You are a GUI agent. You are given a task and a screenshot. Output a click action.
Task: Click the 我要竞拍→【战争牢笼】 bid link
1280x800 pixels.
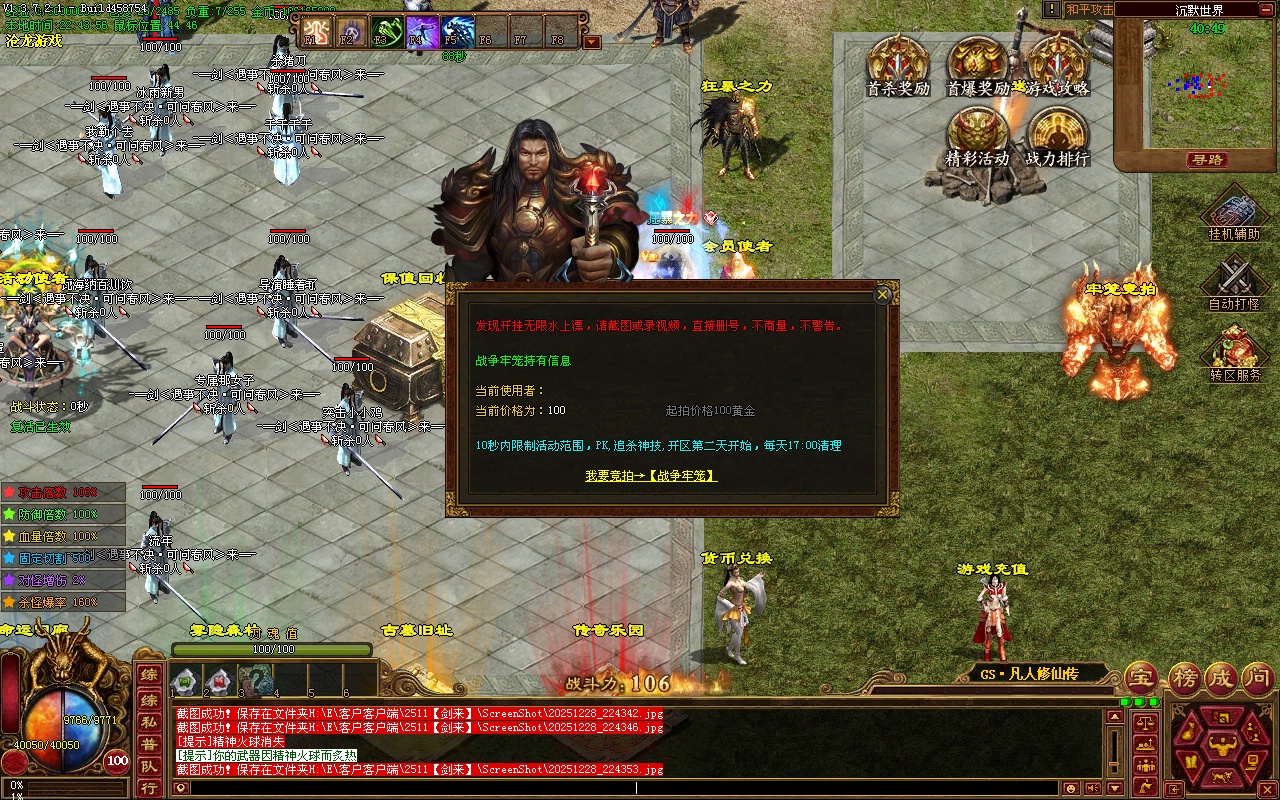(x=651, y=476)
